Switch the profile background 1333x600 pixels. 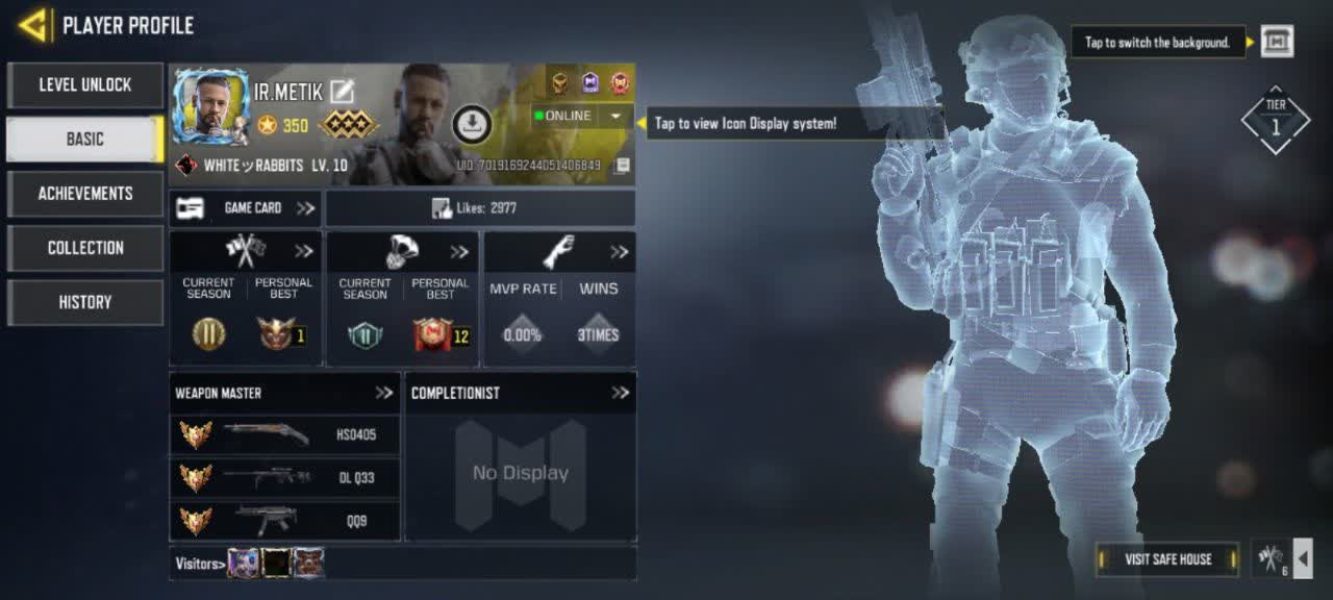[1277, 42]
